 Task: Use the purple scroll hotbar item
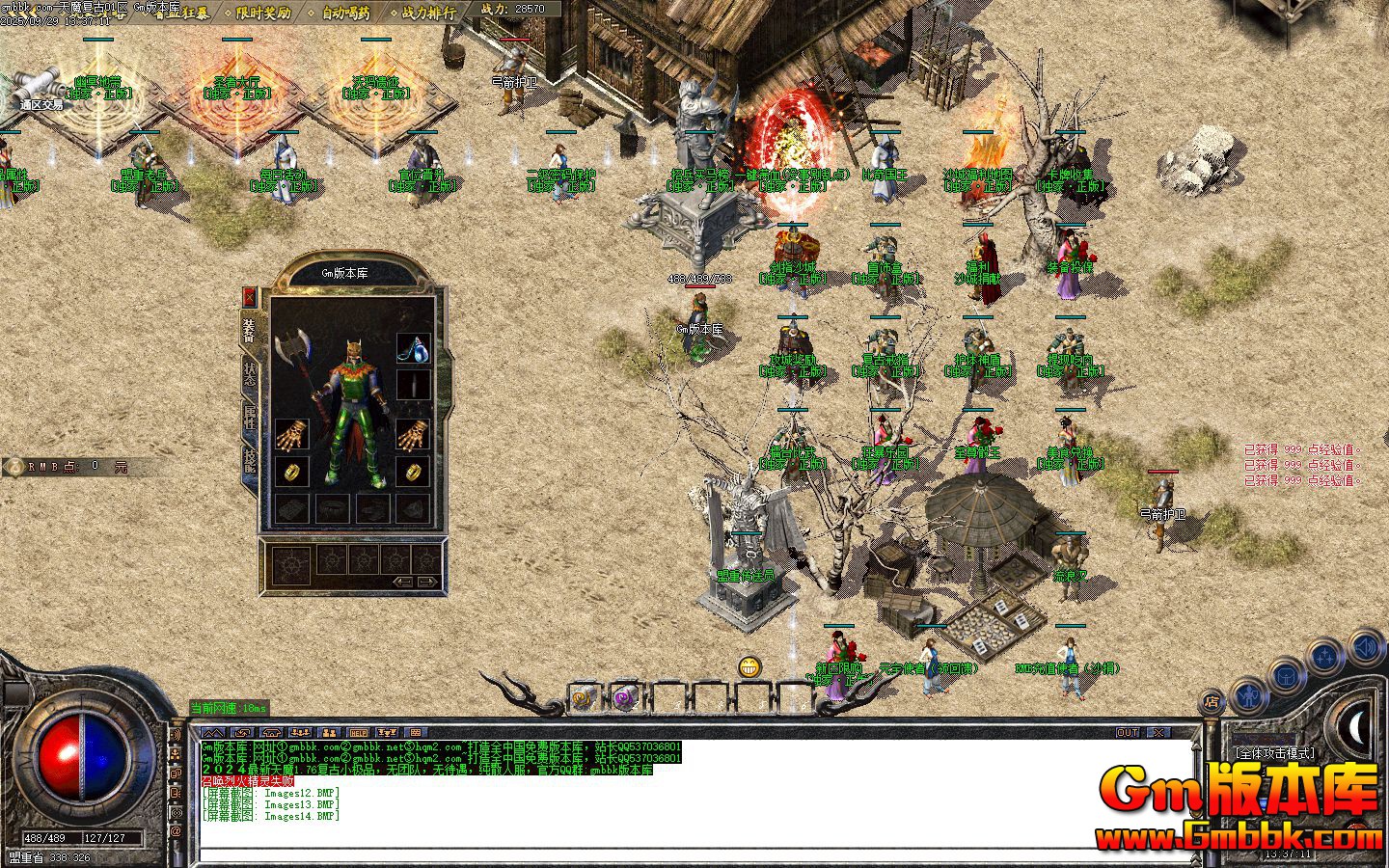point(624,696)
